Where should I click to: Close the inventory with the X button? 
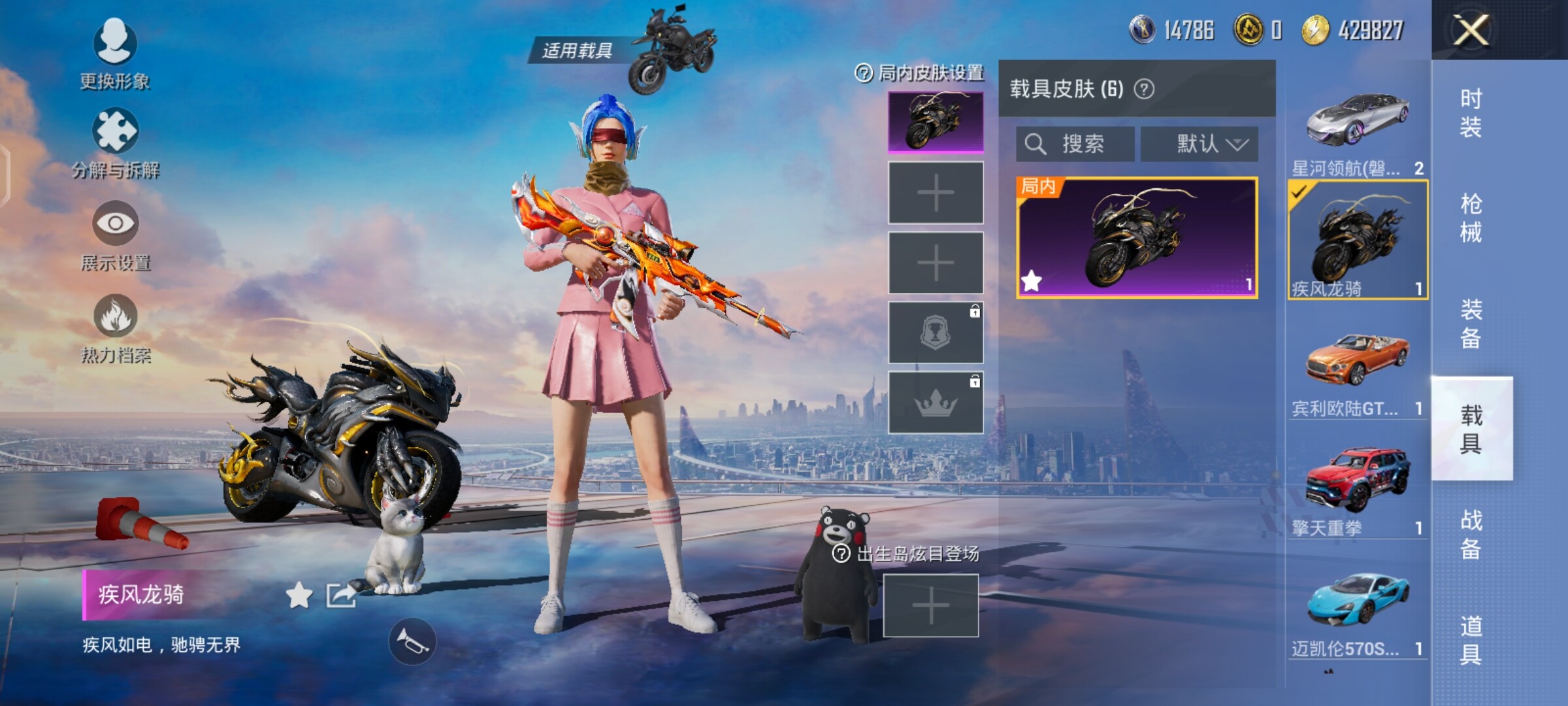coord(1470,30)
